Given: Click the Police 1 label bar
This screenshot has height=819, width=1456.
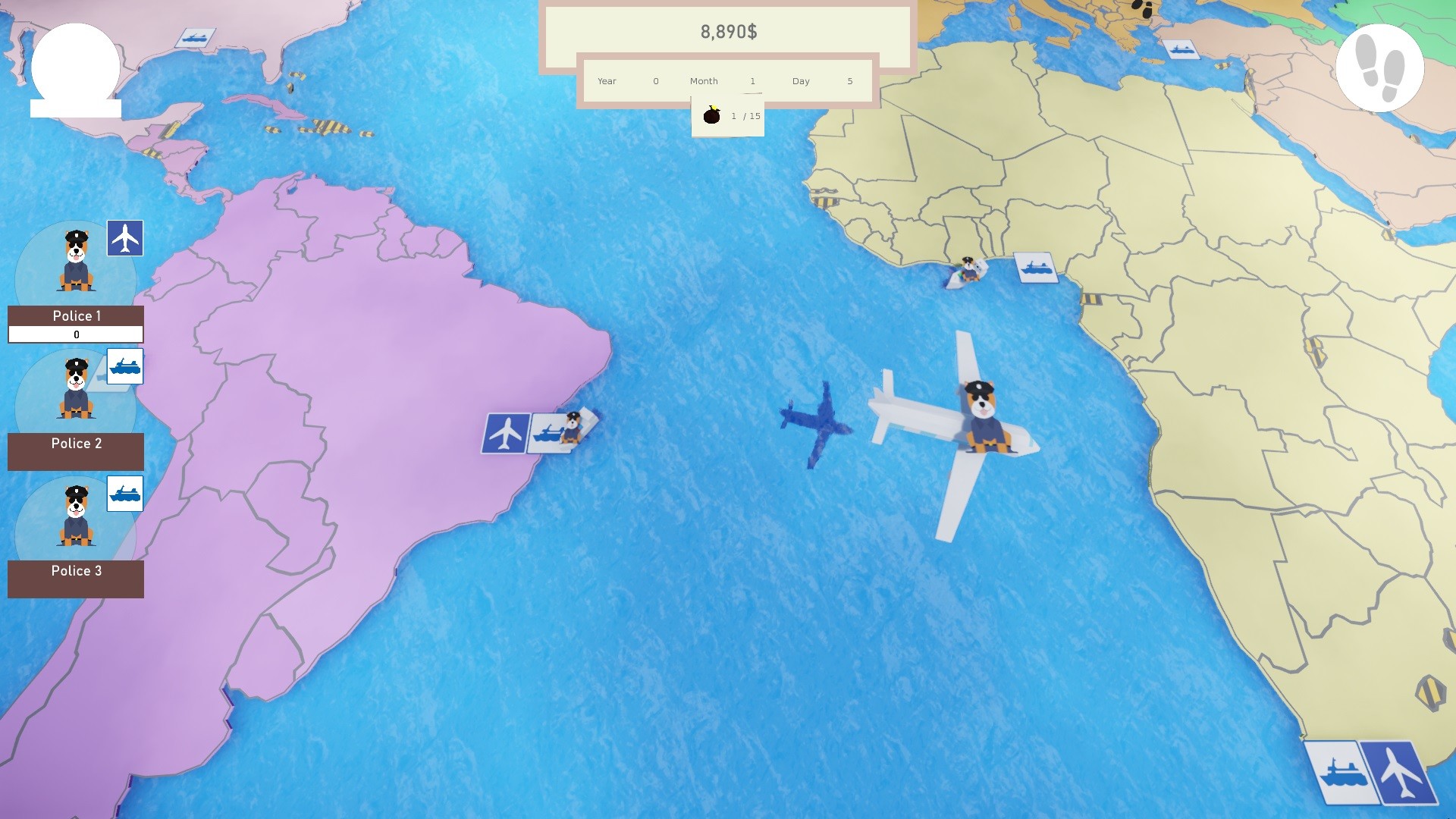Looking at the screenshot, I should [x=75, y=315].
